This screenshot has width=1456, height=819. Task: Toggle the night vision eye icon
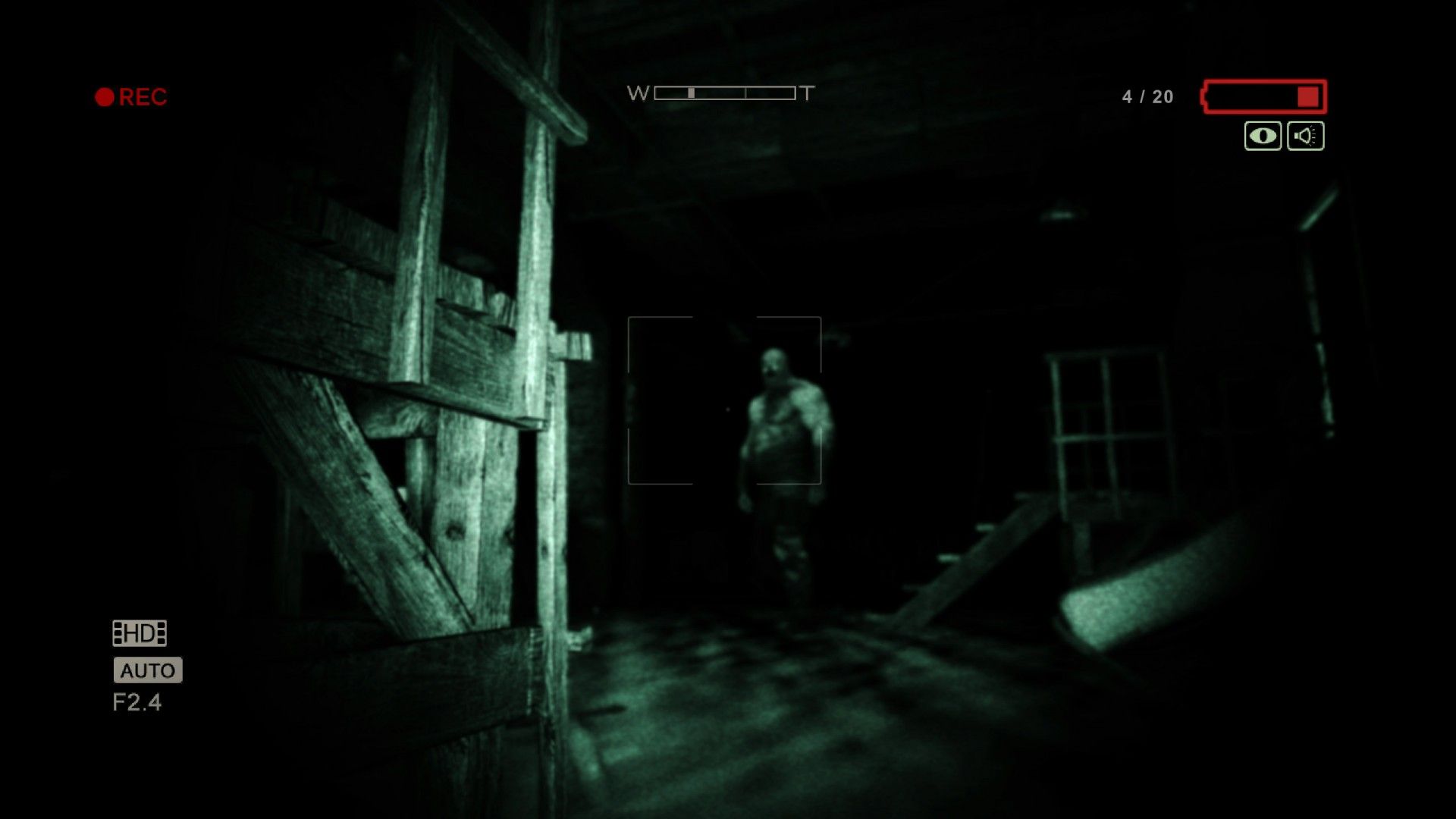click(1261, 135)
